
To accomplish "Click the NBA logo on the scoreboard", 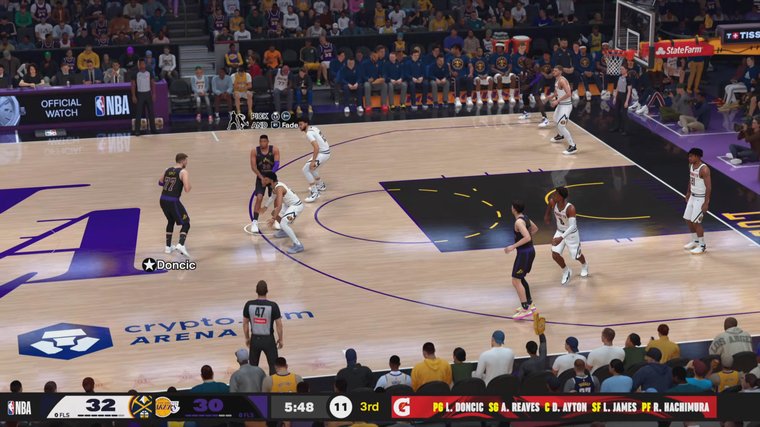I will pos(20,407).
